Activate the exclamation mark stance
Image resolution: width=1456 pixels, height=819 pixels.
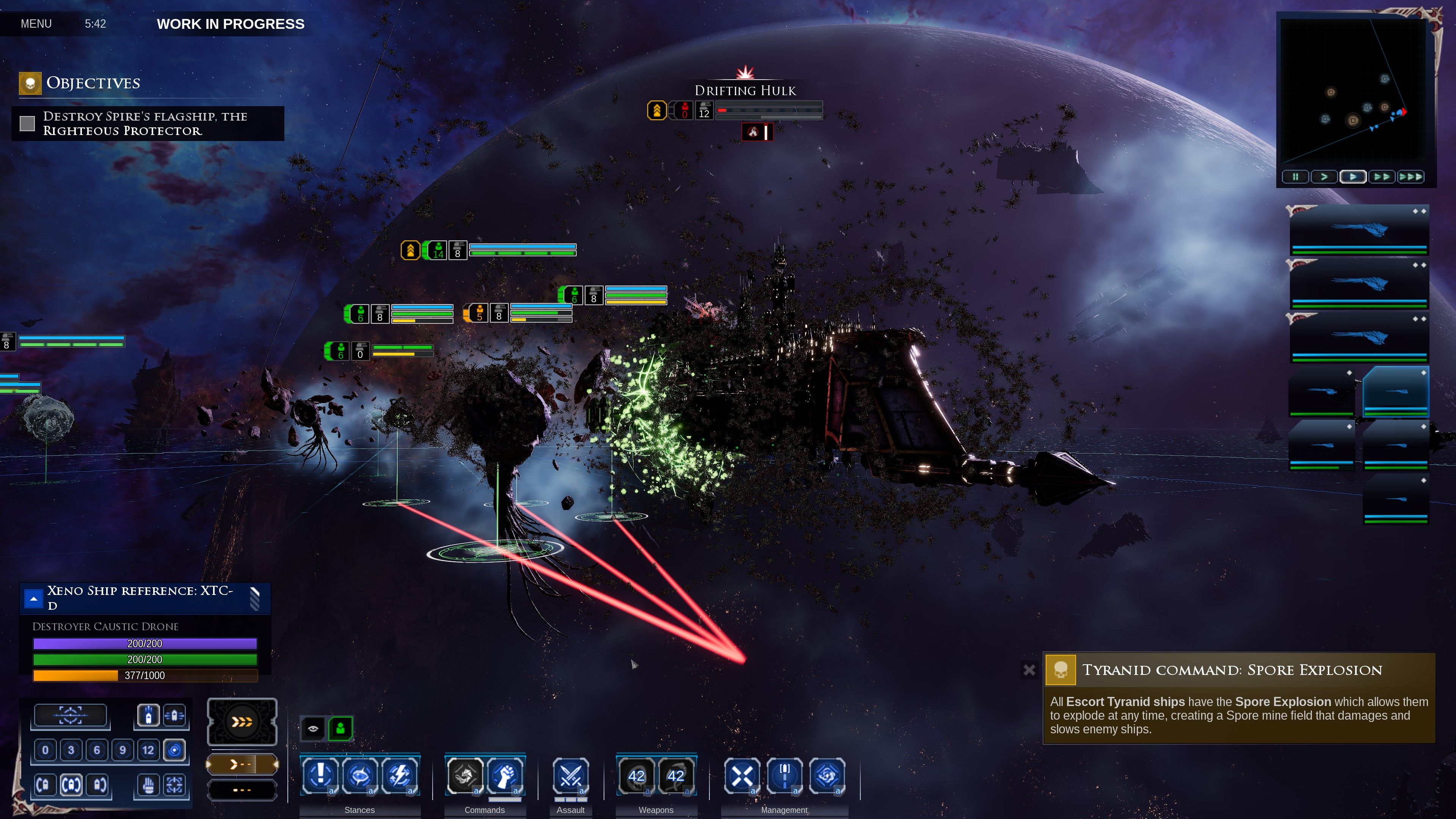pos(320,775)
